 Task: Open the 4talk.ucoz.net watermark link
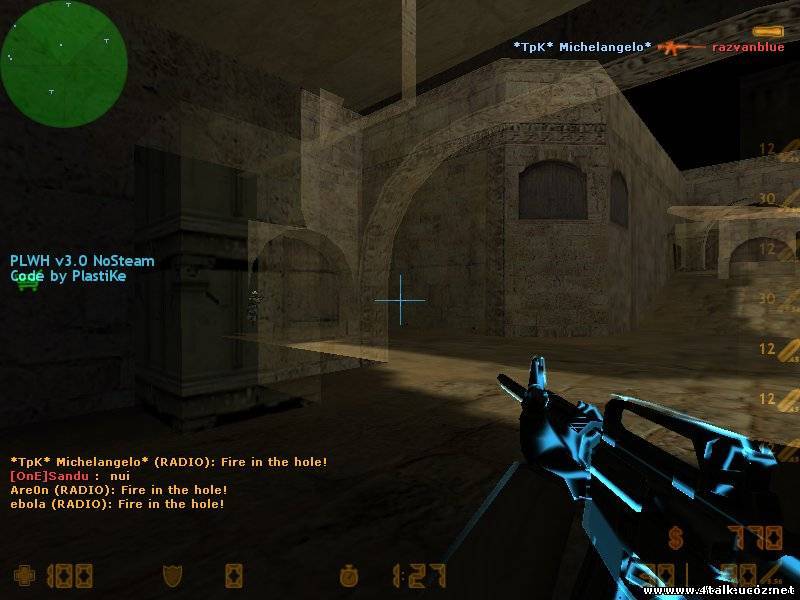click(738, 591)
